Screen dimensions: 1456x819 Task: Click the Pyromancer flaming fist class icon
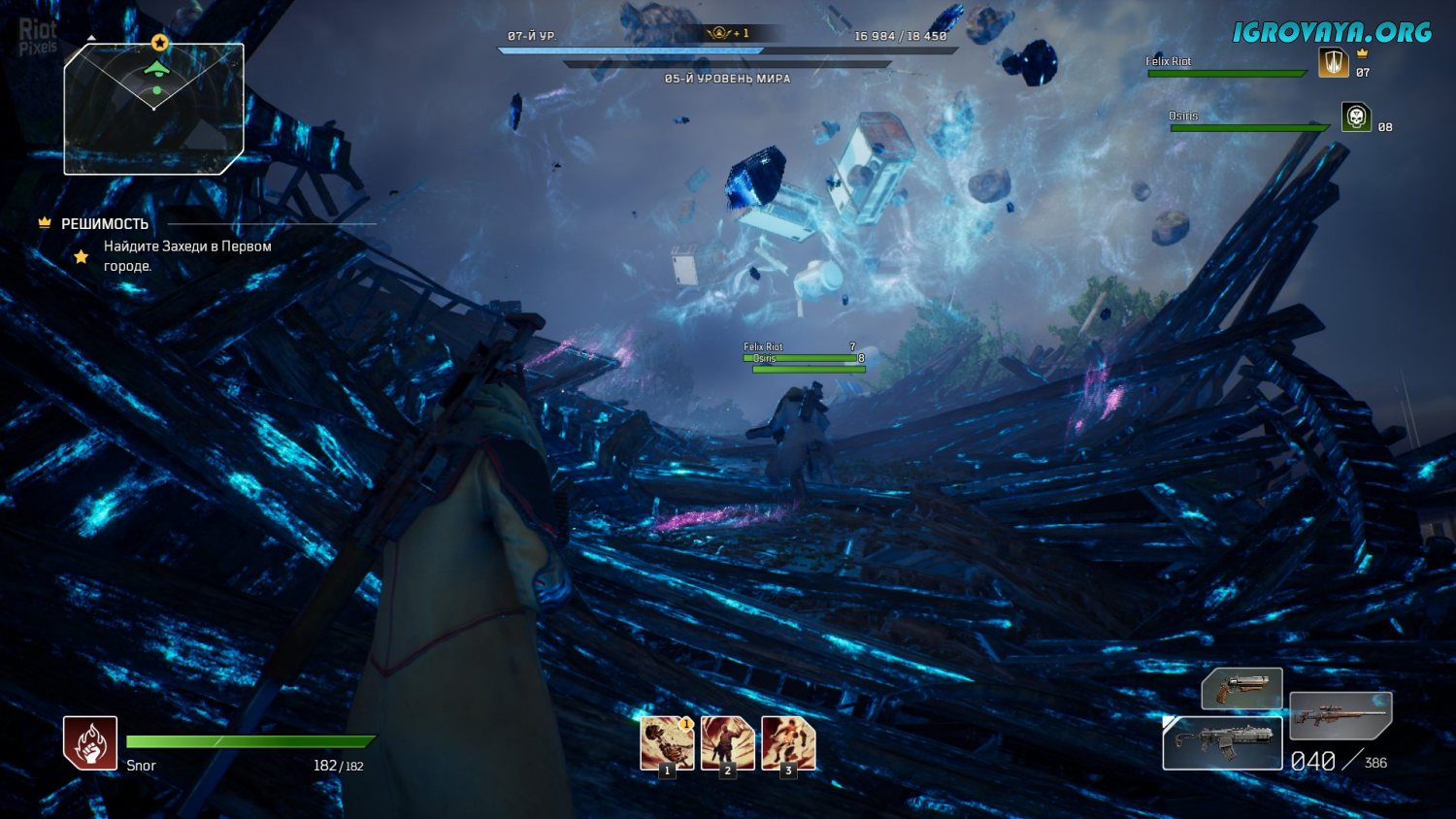point(90,742)
